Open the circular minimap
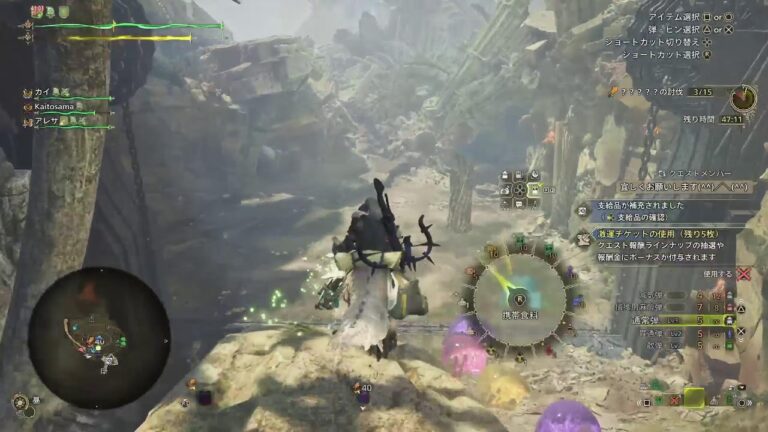This screenshot has height=432, width=768. point(98,337)
